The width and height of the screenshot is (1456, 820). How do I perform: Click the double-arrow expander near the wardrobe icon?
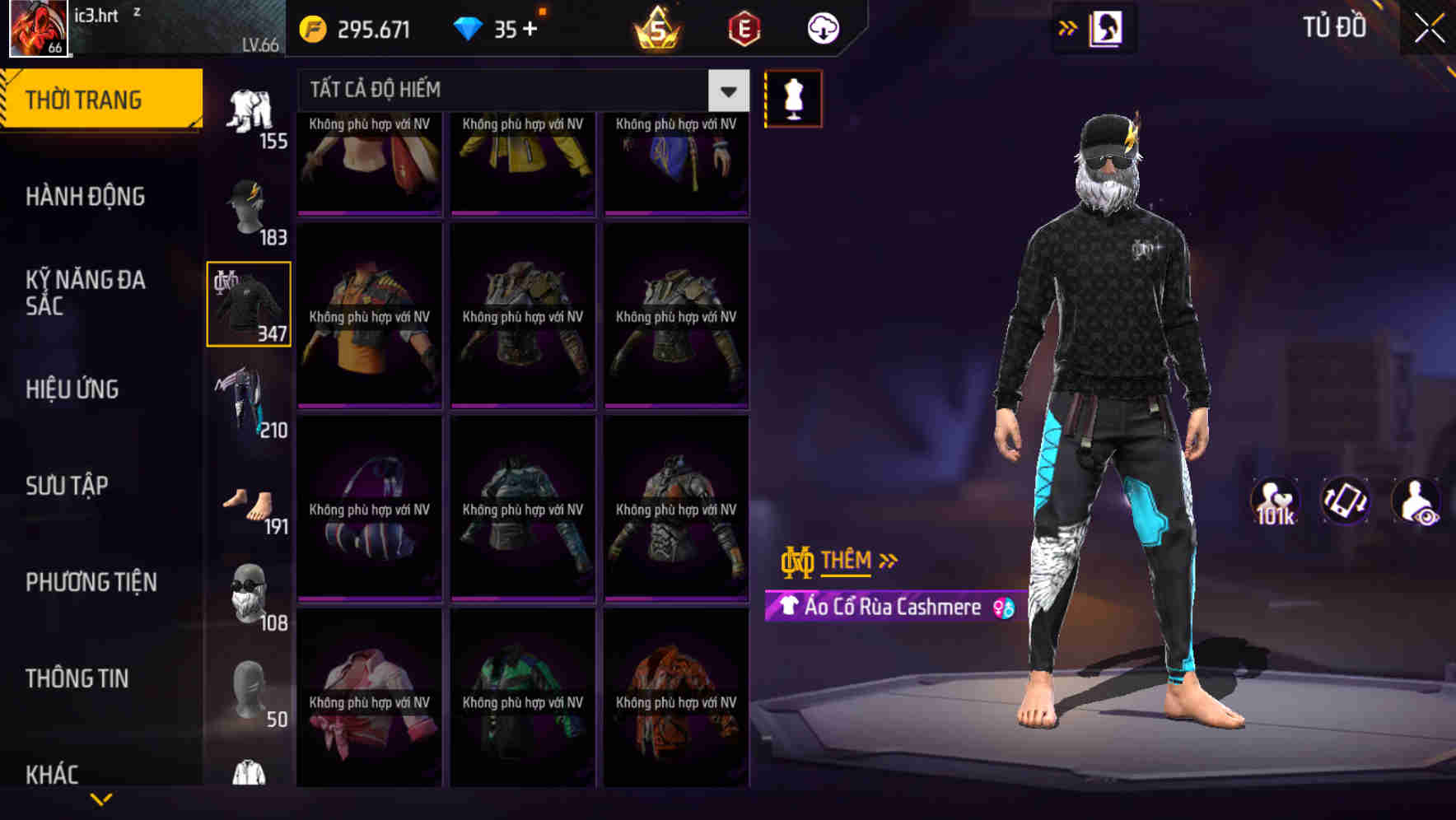tap(1066, 27)
